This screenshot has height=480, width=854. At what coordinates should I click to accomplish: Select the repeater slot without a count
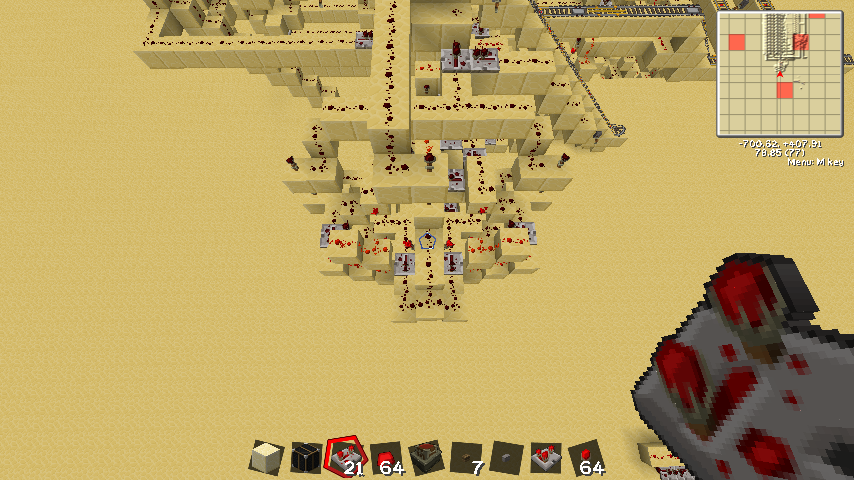545,458
